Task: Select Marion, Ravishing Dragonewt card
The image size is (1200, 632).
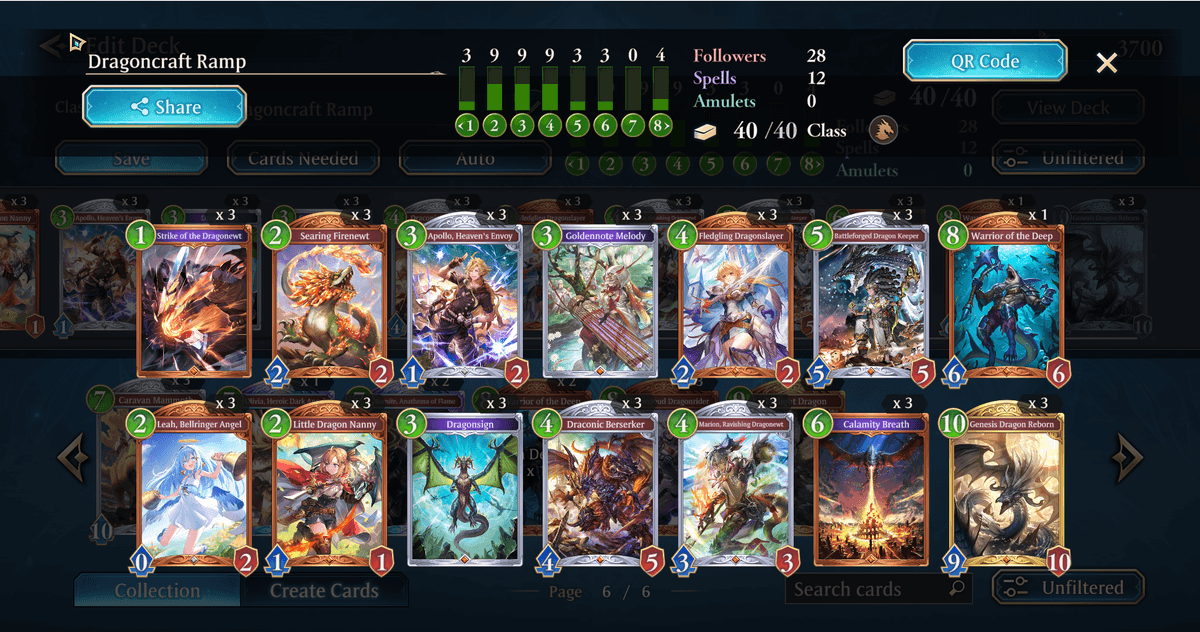Action: [x=735, y=488]
